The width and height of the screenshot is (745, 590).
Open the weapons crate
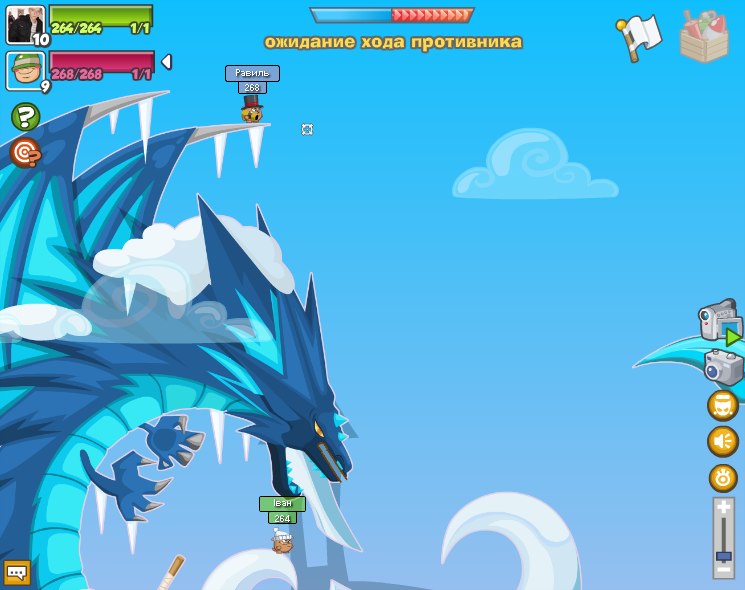tap(704, 37)
